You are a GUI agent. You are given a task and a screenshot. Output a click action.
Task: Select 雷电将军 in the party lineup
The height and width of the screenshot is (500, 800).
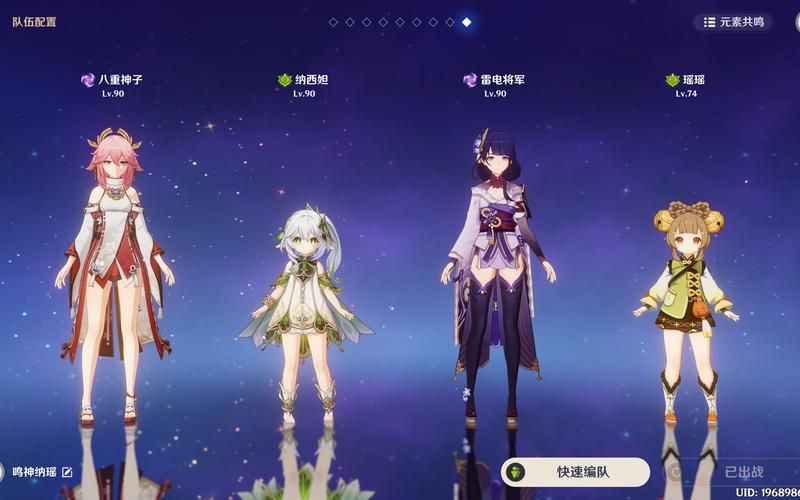(494, 270)
